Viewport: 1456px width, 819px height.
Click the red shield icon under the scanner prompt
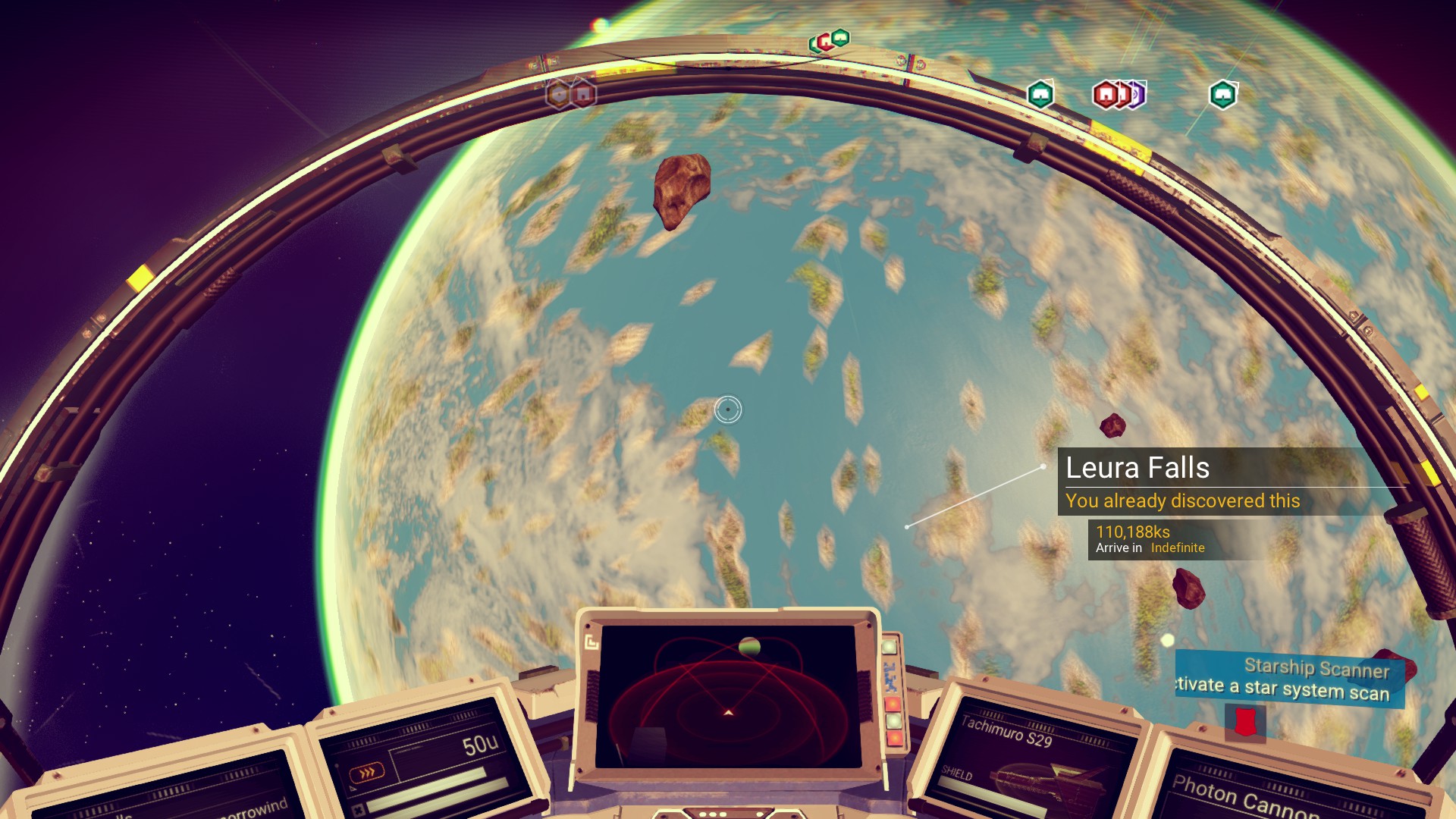tap(1244, 722)
